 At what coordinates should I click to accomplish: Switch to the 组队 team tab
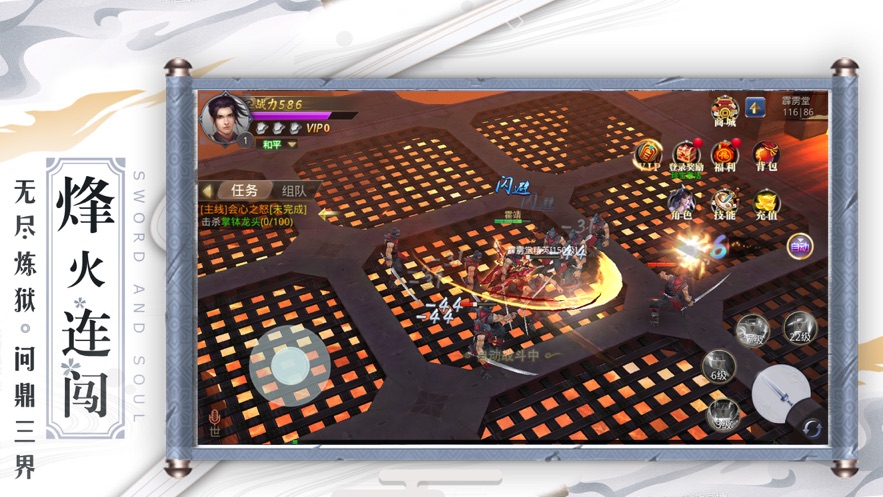pyautogui.click(x=294, y=190)
